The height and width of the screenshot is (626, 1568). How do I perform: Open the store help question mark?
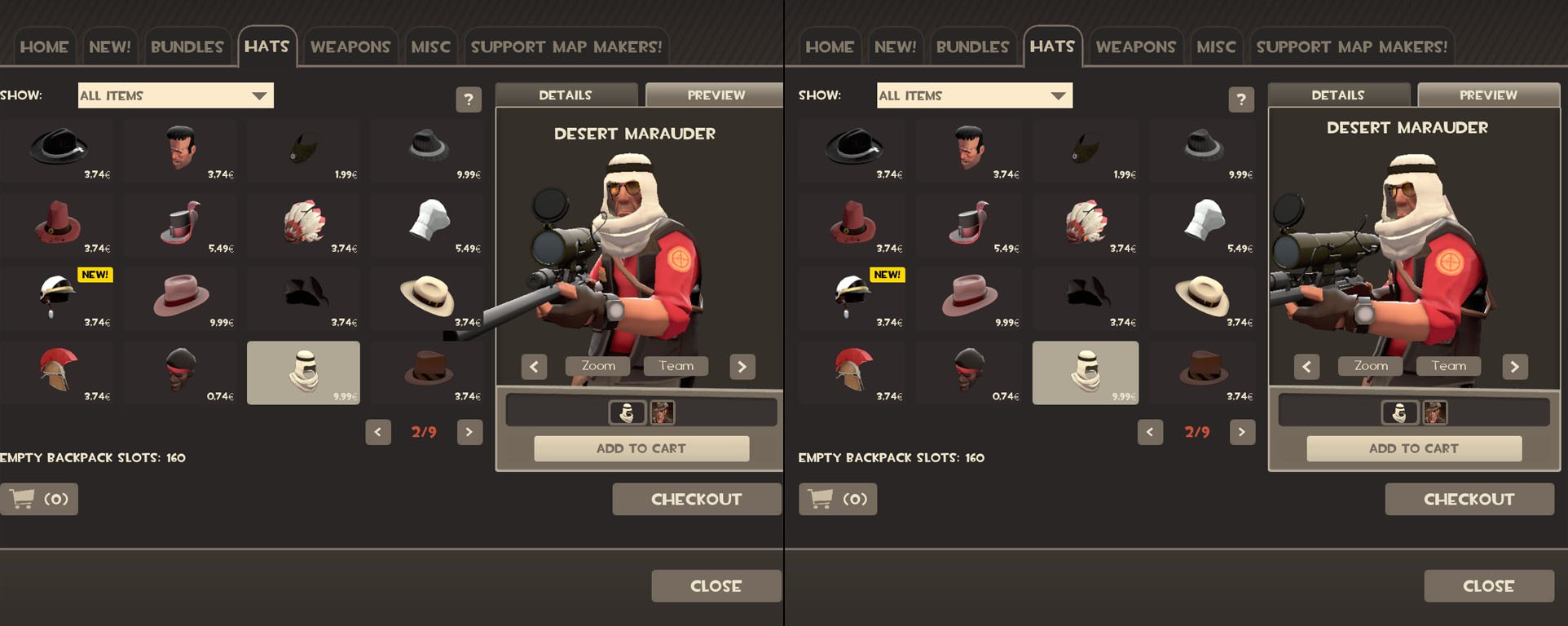coord(469,99)
